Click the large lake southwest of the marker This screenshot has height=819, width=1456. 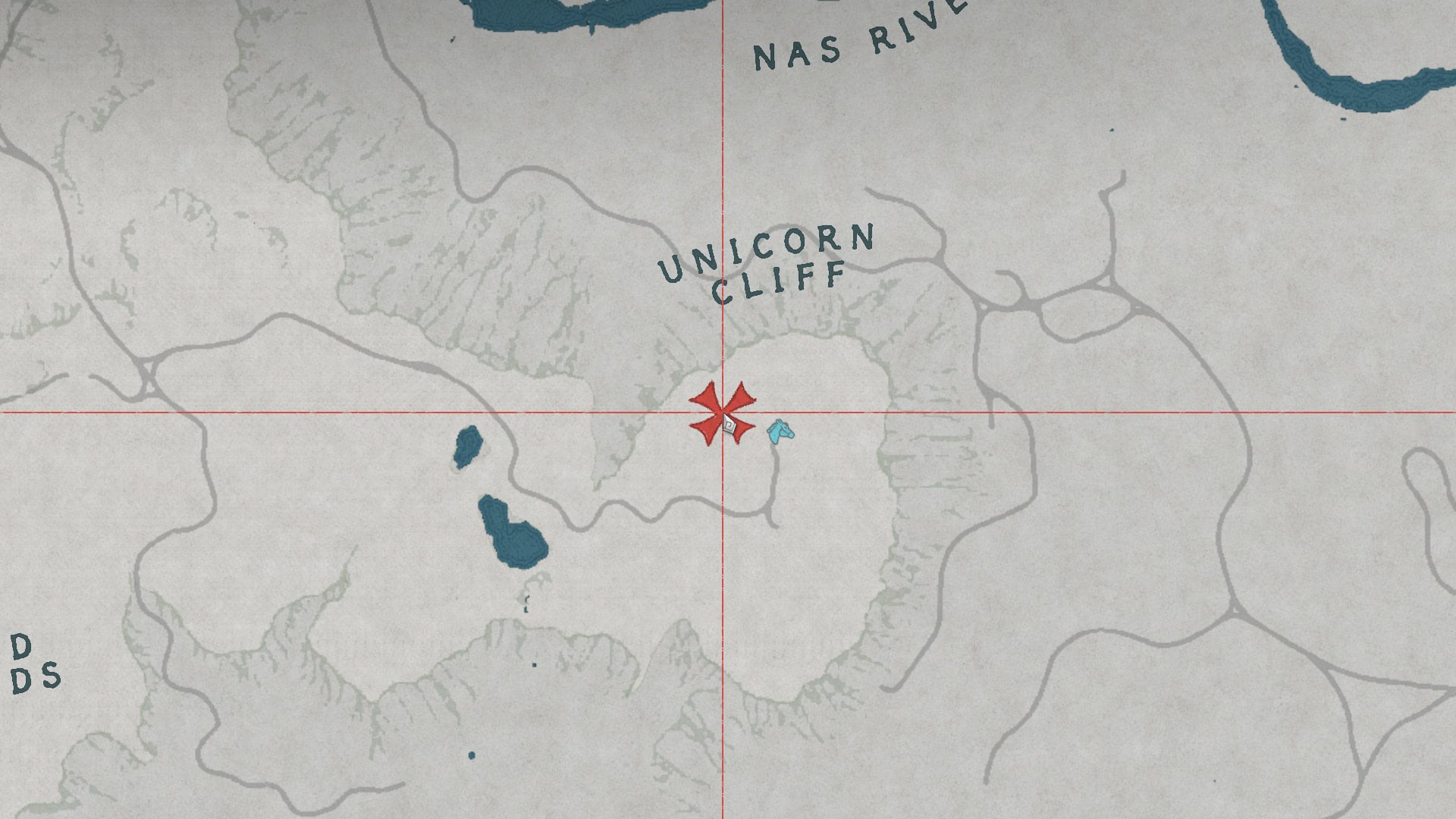[516, 538]
